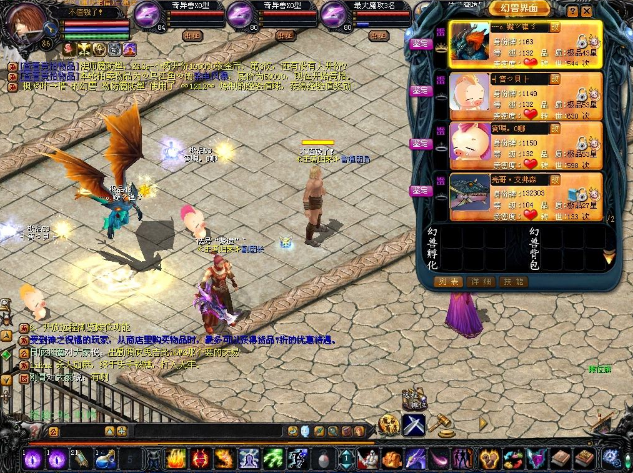This screenshot has height=473, width=633.
Task: Click the purple button beside the dragon pet
Action: click(x=419, y=45)
